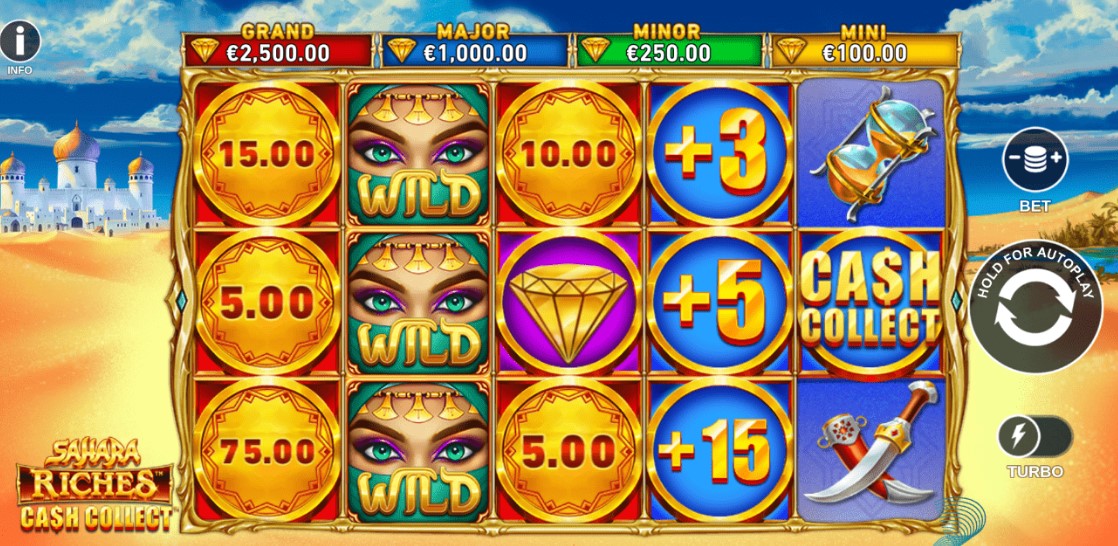Open the Bet adjustment control
This screenshot has height=546, width=1118.
[1035, 160]
